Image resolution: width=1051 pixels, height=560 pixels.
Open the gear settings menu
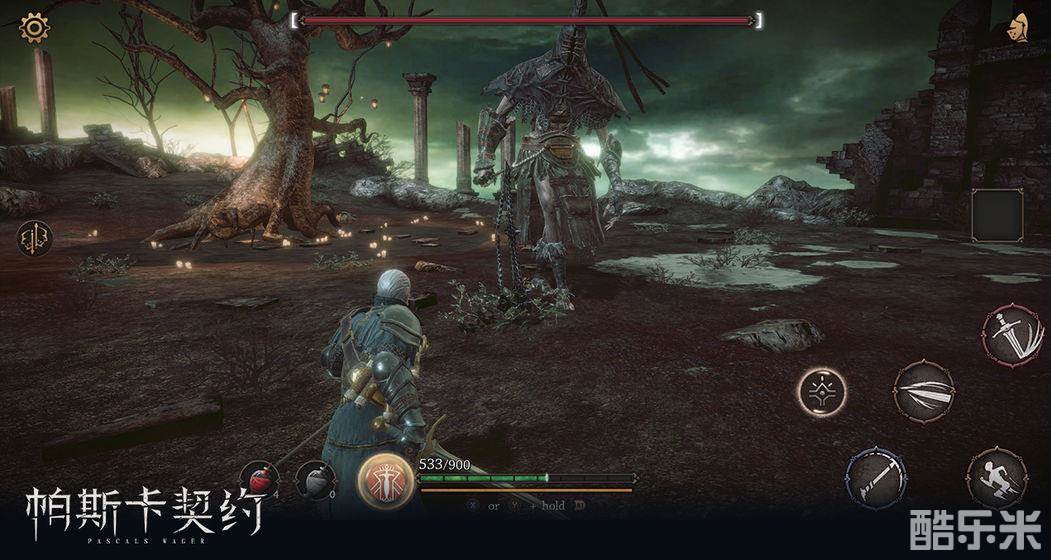pos(35,27)
